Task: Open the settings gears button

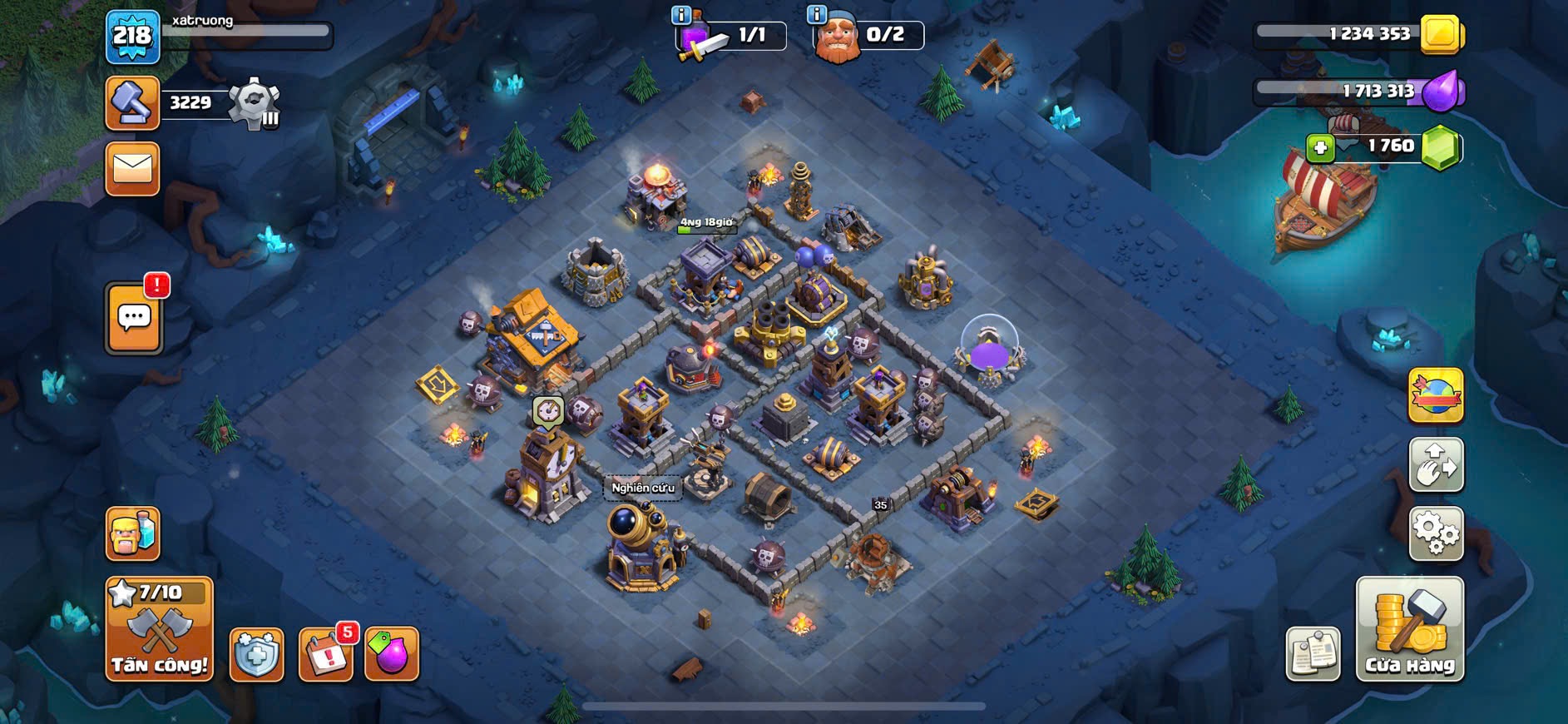Action: (x=1436, y=533)
